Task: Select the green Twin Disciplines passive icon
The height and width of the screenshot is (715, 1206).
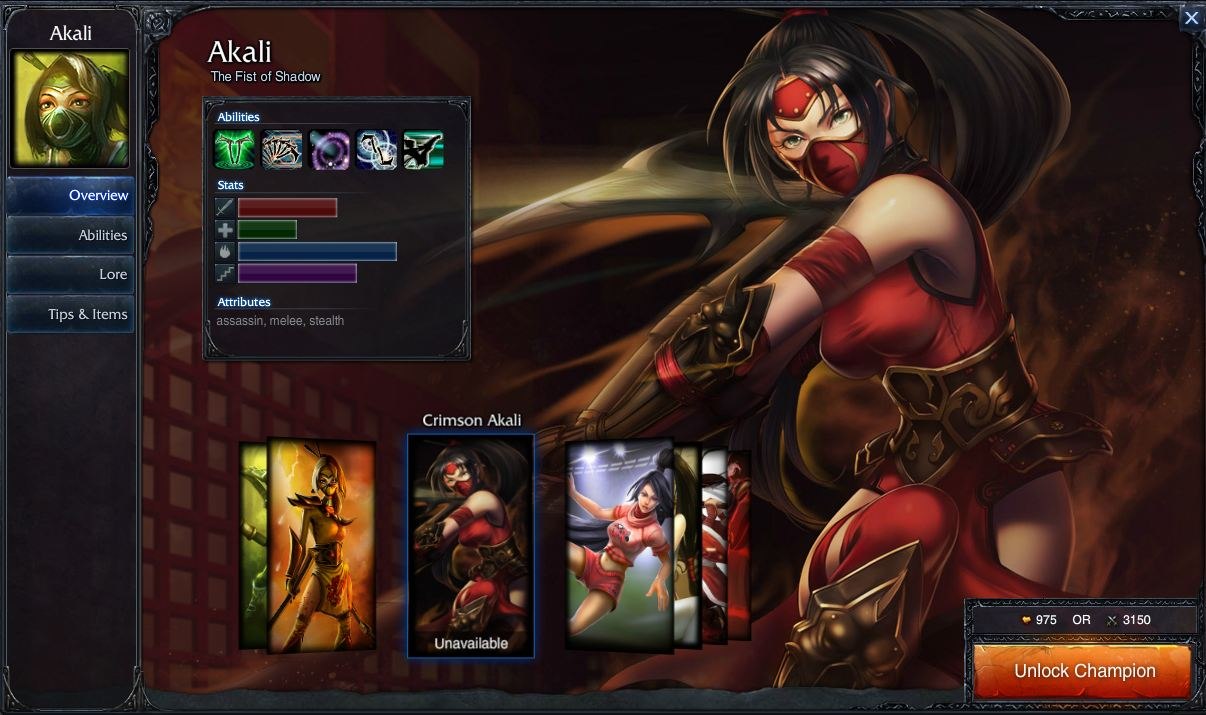Action: coord(233,150)
